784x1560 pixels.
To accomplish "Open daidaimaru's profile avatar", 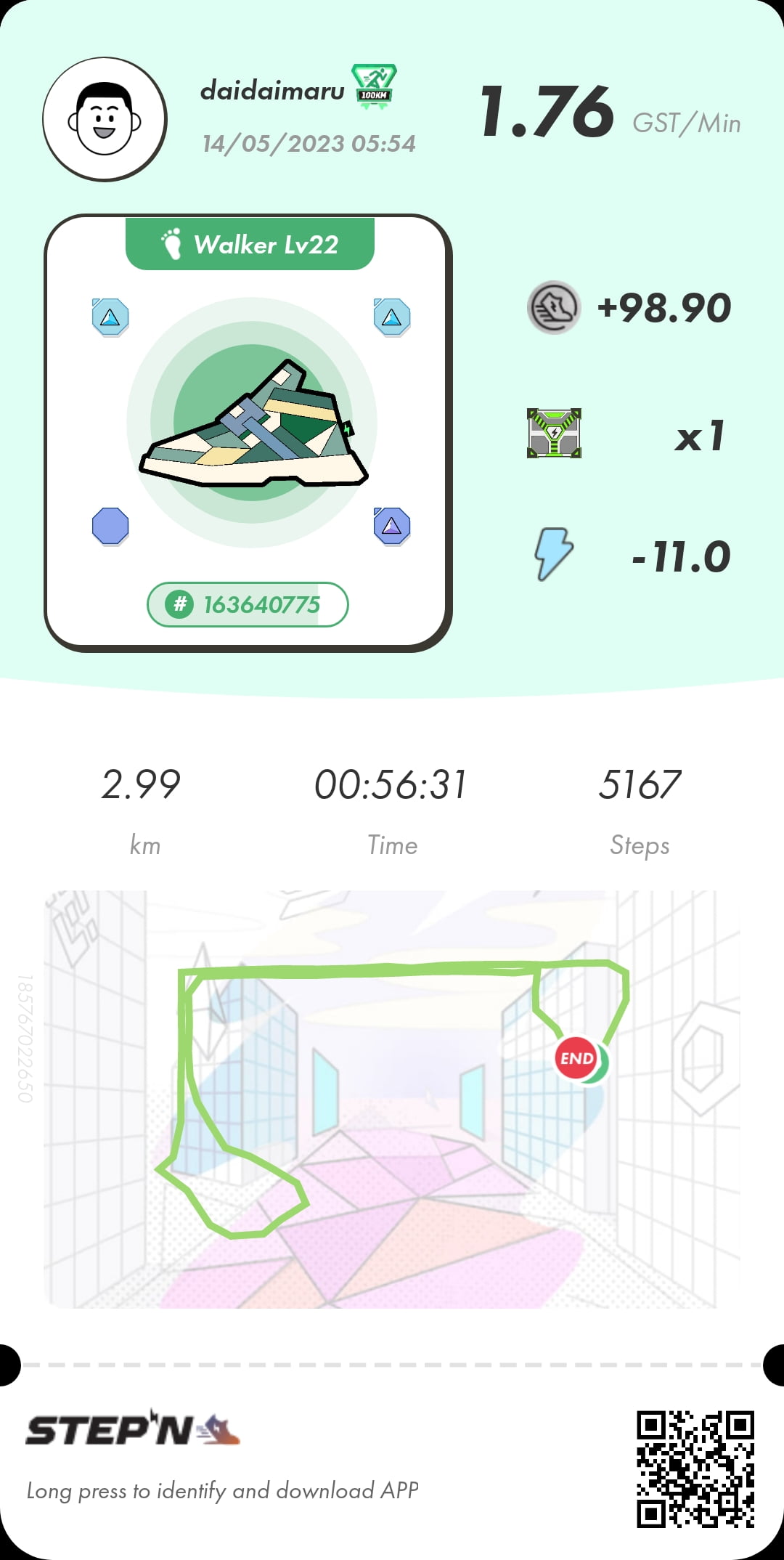I will coord(105,119).
